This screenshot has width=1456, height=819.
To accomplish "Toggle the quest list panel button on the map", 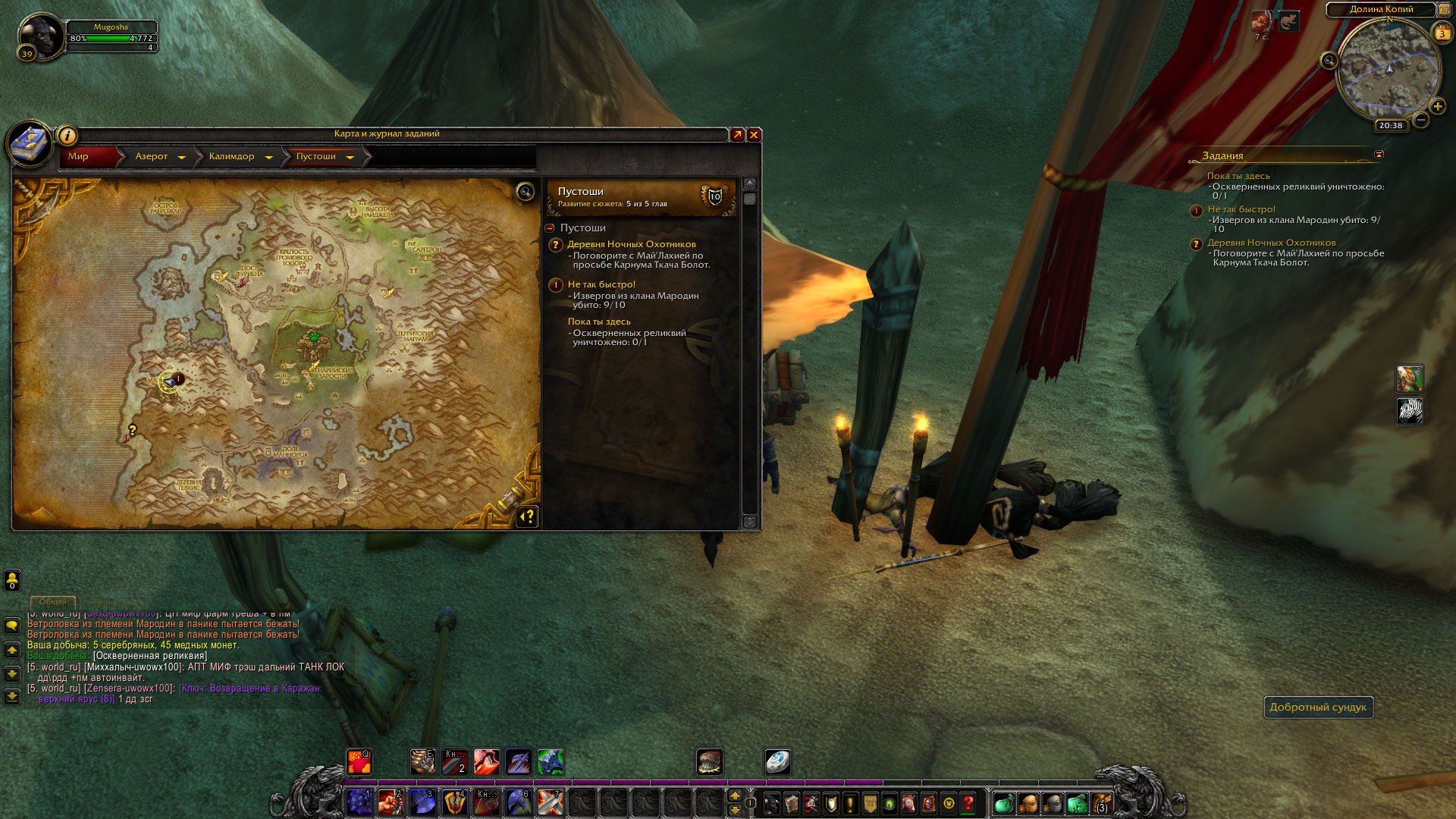I will pyautogui.click(x=527, y=516).
